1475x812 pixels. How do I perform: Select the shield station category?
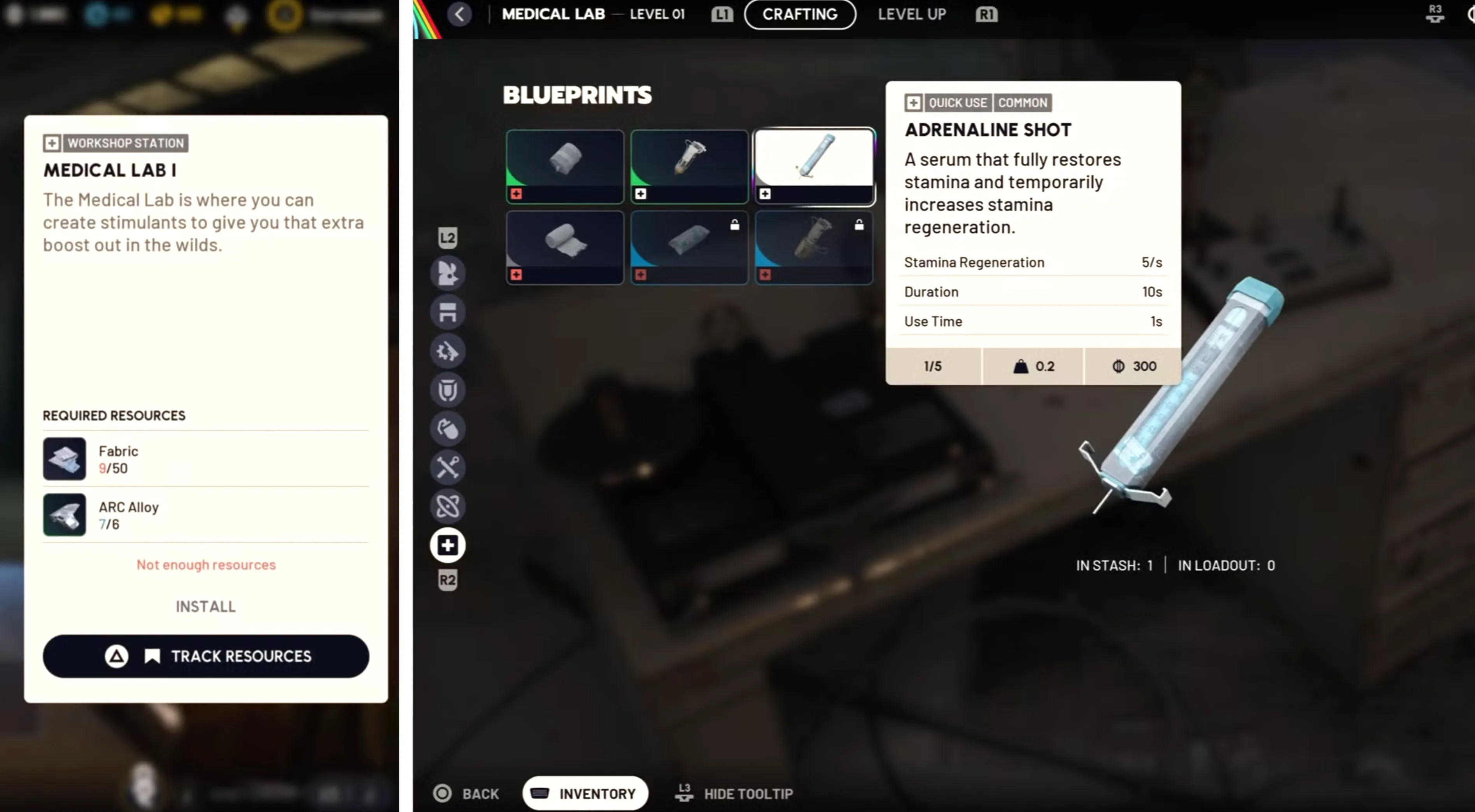coord(448,390)
